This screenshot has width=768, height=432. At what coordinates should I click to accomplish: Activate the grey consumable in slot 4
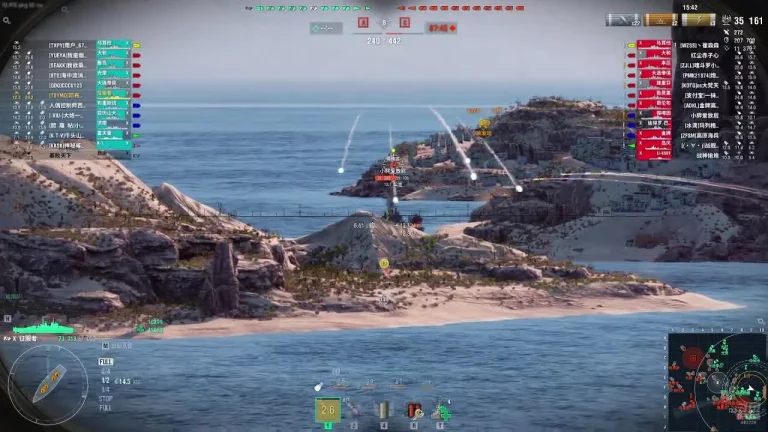click(383, 409)
